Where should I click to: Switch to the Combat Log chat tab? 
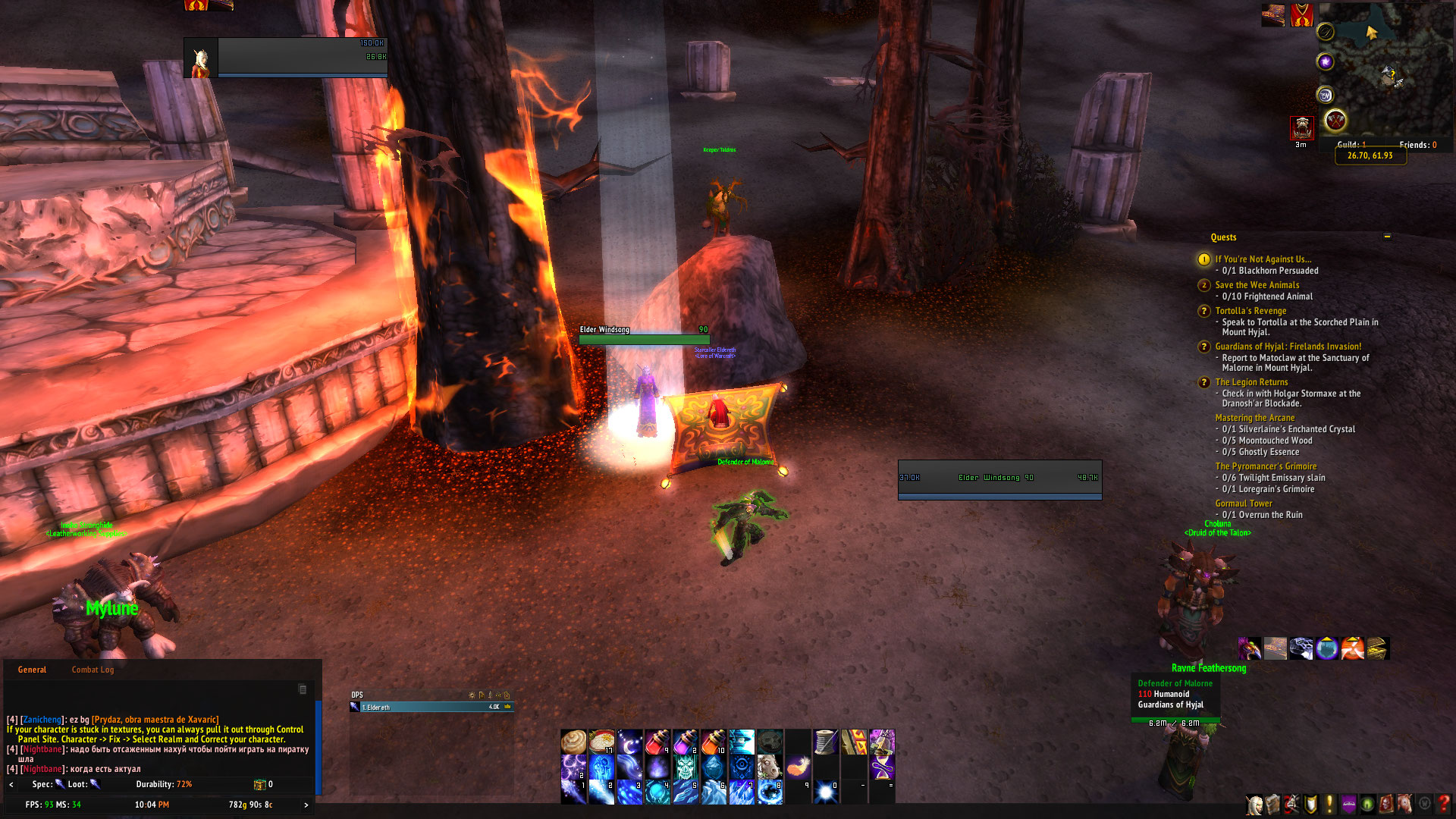tap(93, 670)
